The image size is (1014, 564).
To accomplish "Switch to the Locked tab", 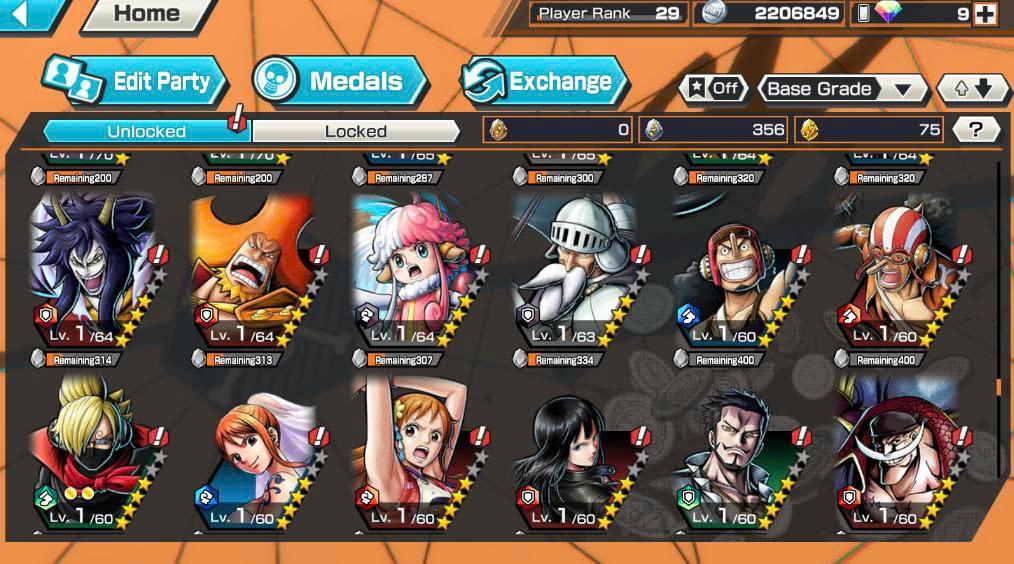I will click(355, 131).
